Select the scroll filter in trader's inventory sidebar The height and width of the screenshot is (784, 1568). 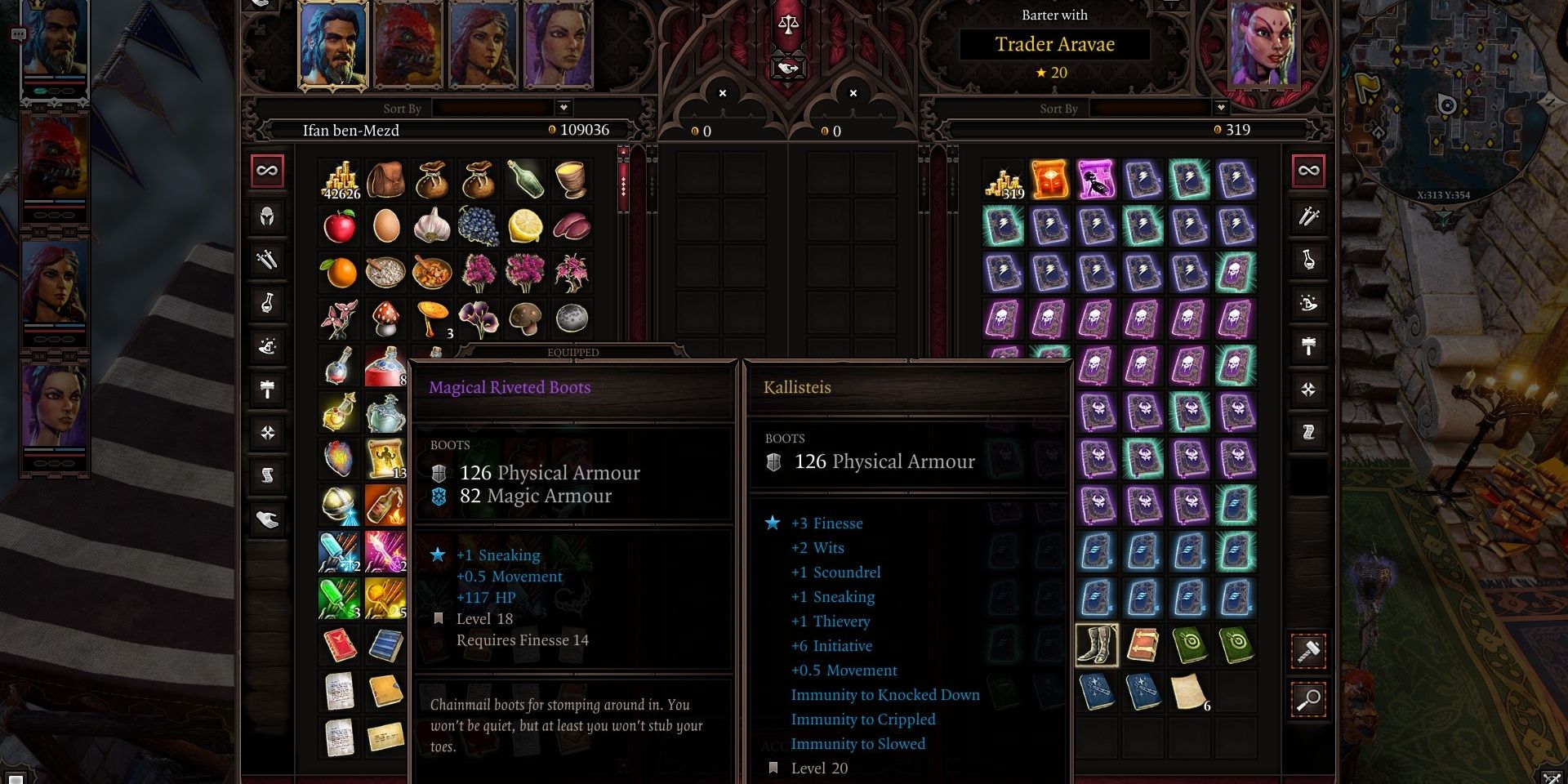point(1310,431)
